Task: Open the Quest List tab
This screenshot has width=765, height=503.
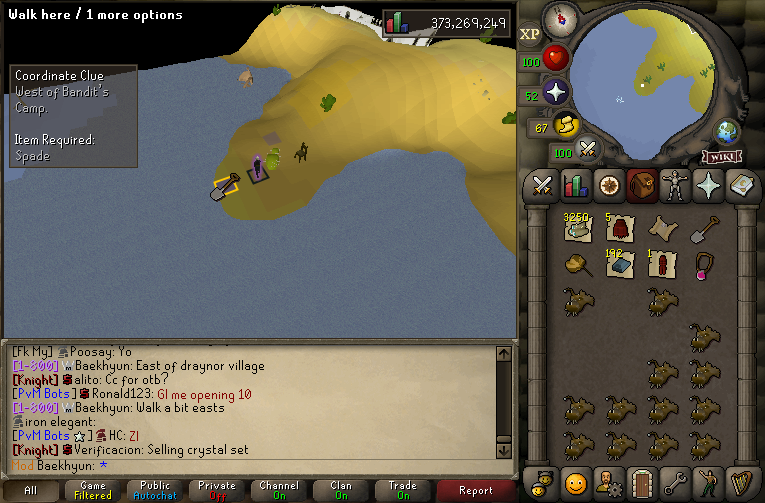Action: click(608, 186)
